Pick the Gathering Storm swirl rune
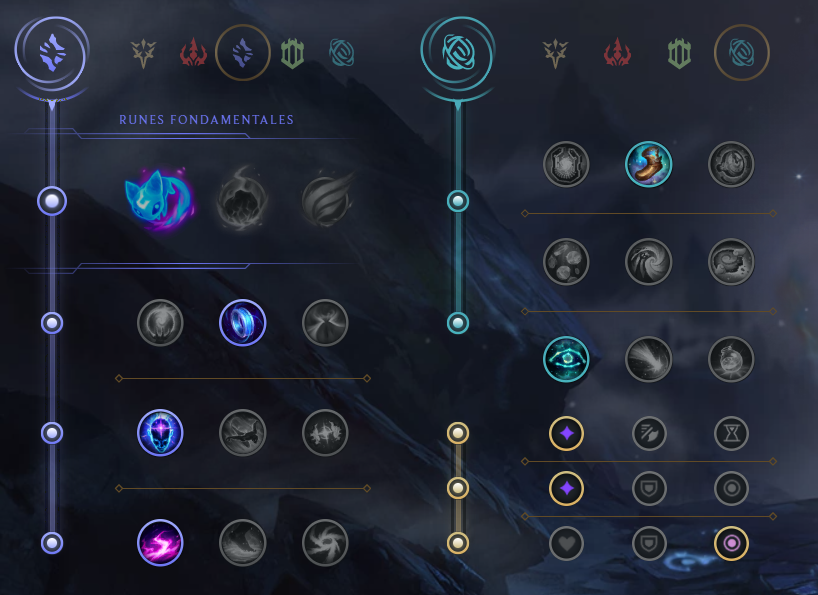 325,542
